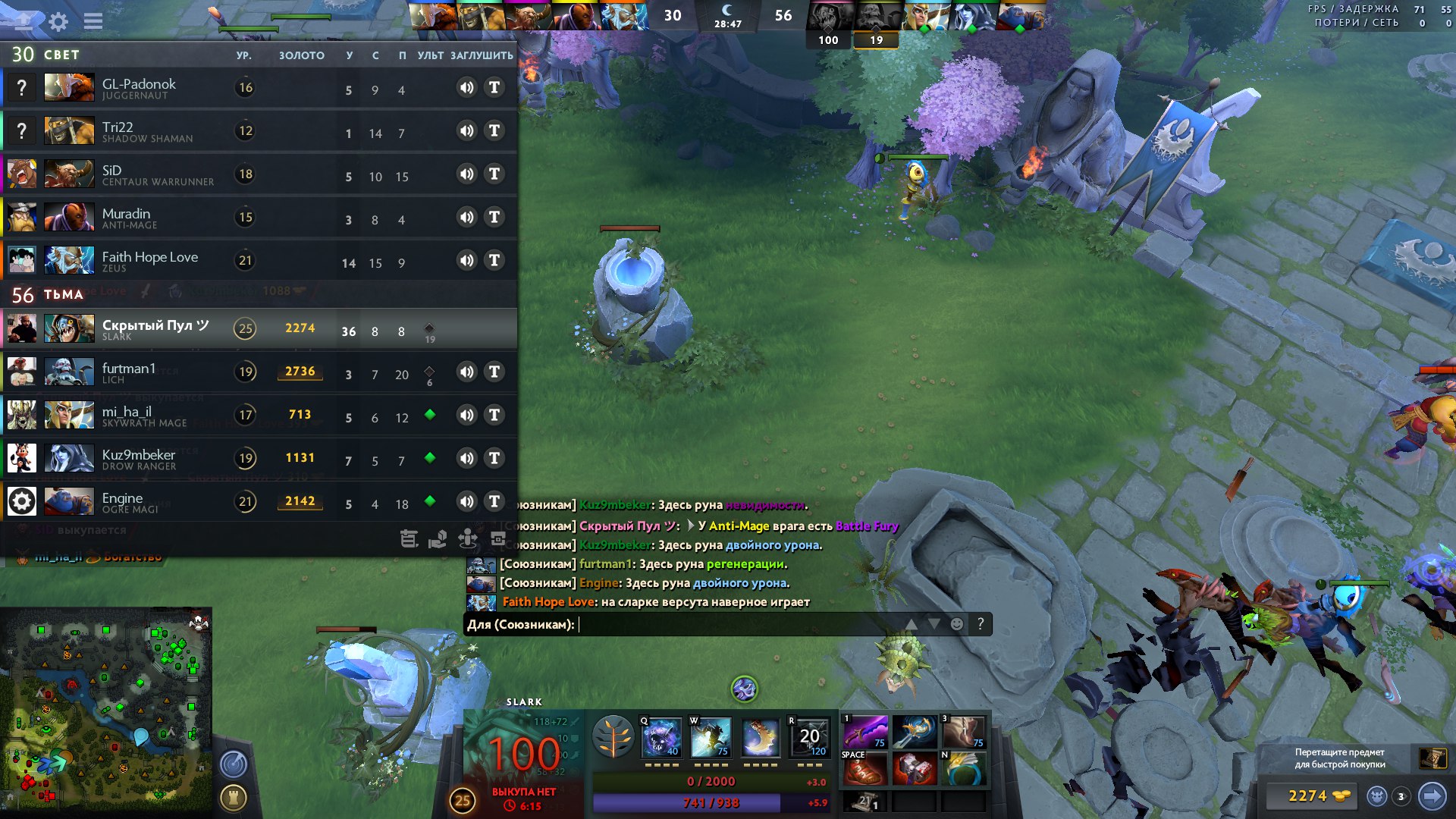The width and height of the screenshot is (1456, 819).
Task: Click the town portal scroll slot
Action: 865,801
